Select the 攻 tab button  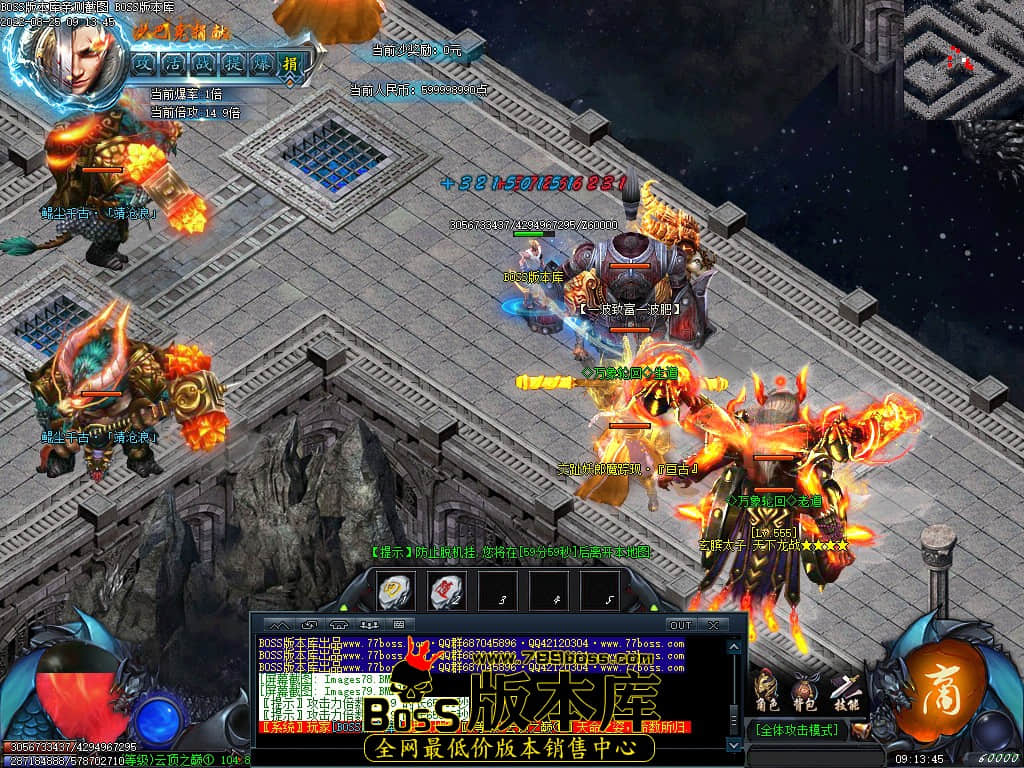pos(145,63)
